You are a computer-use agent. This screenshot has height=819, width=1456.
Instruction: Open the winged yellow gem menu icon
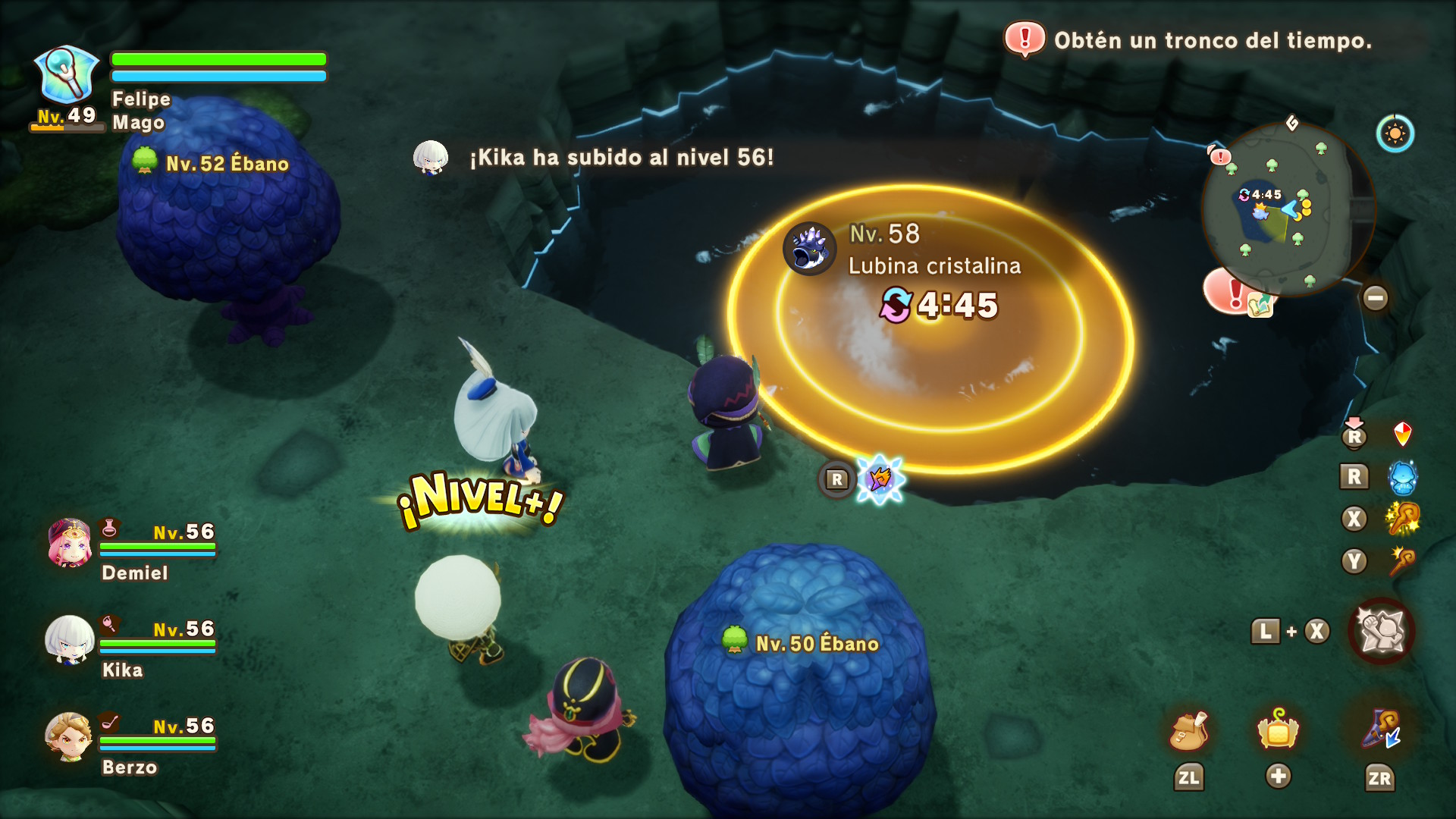[x=1278, y=731]
